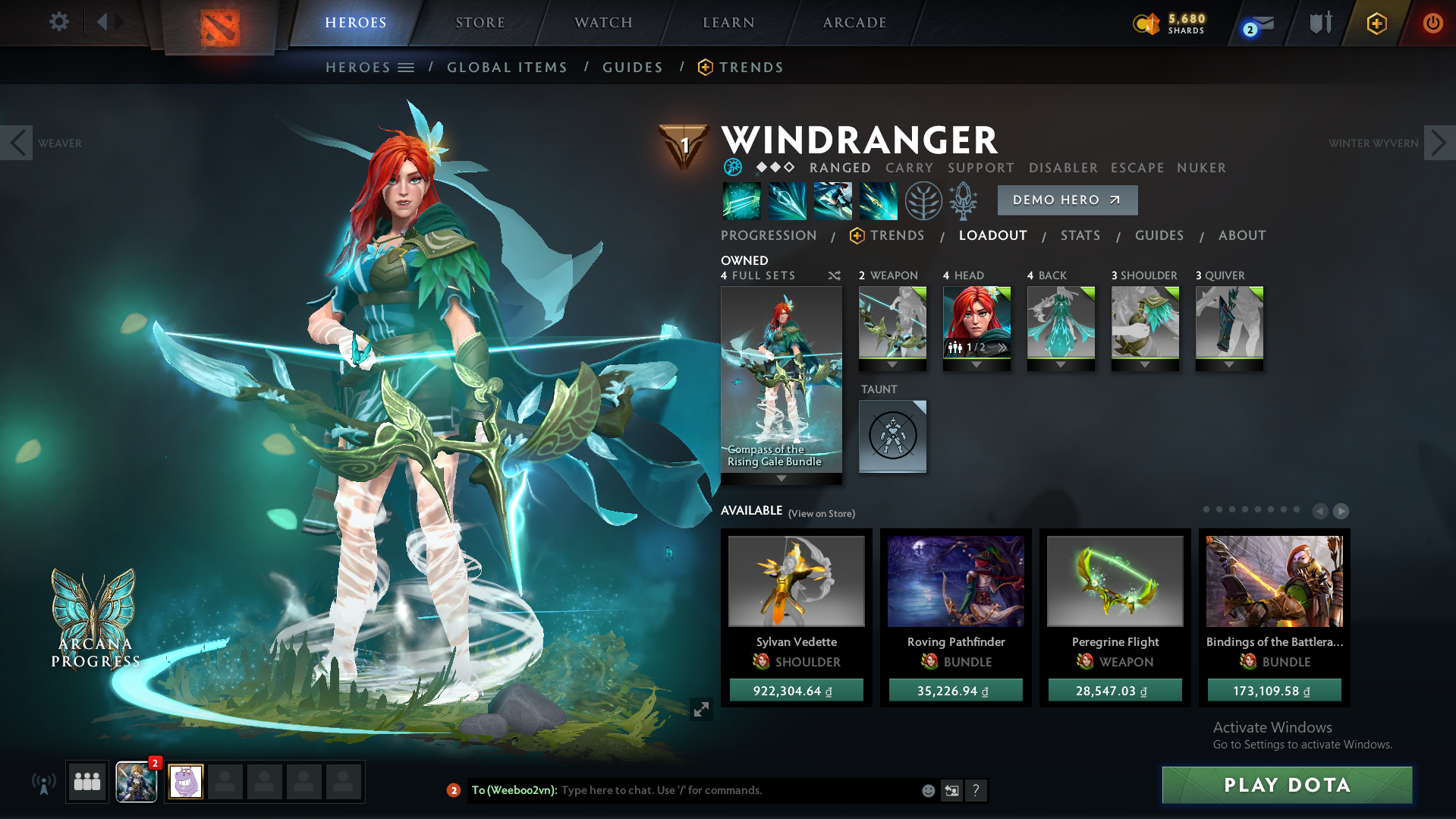
Task: Open the armory shield and sword icon
Action: [x=1320, y=23]
